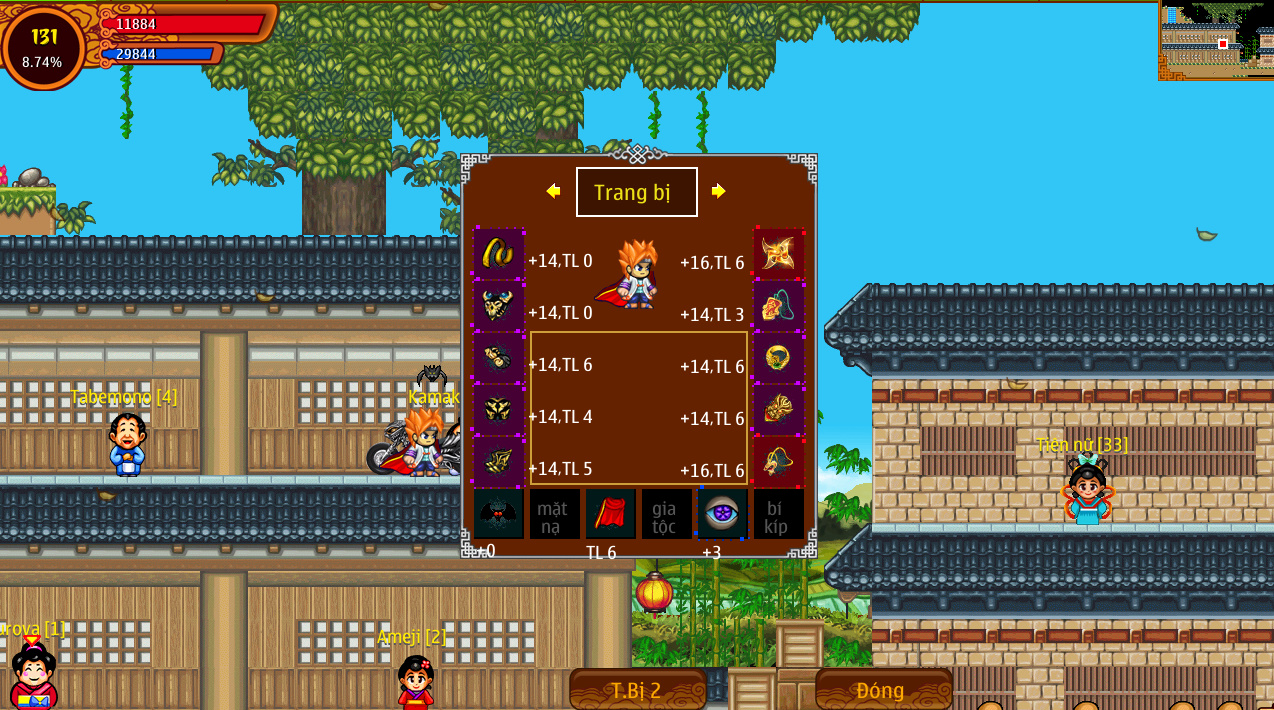
Task: Select the black bat mount slot
Action: click(x=498, y=514)
